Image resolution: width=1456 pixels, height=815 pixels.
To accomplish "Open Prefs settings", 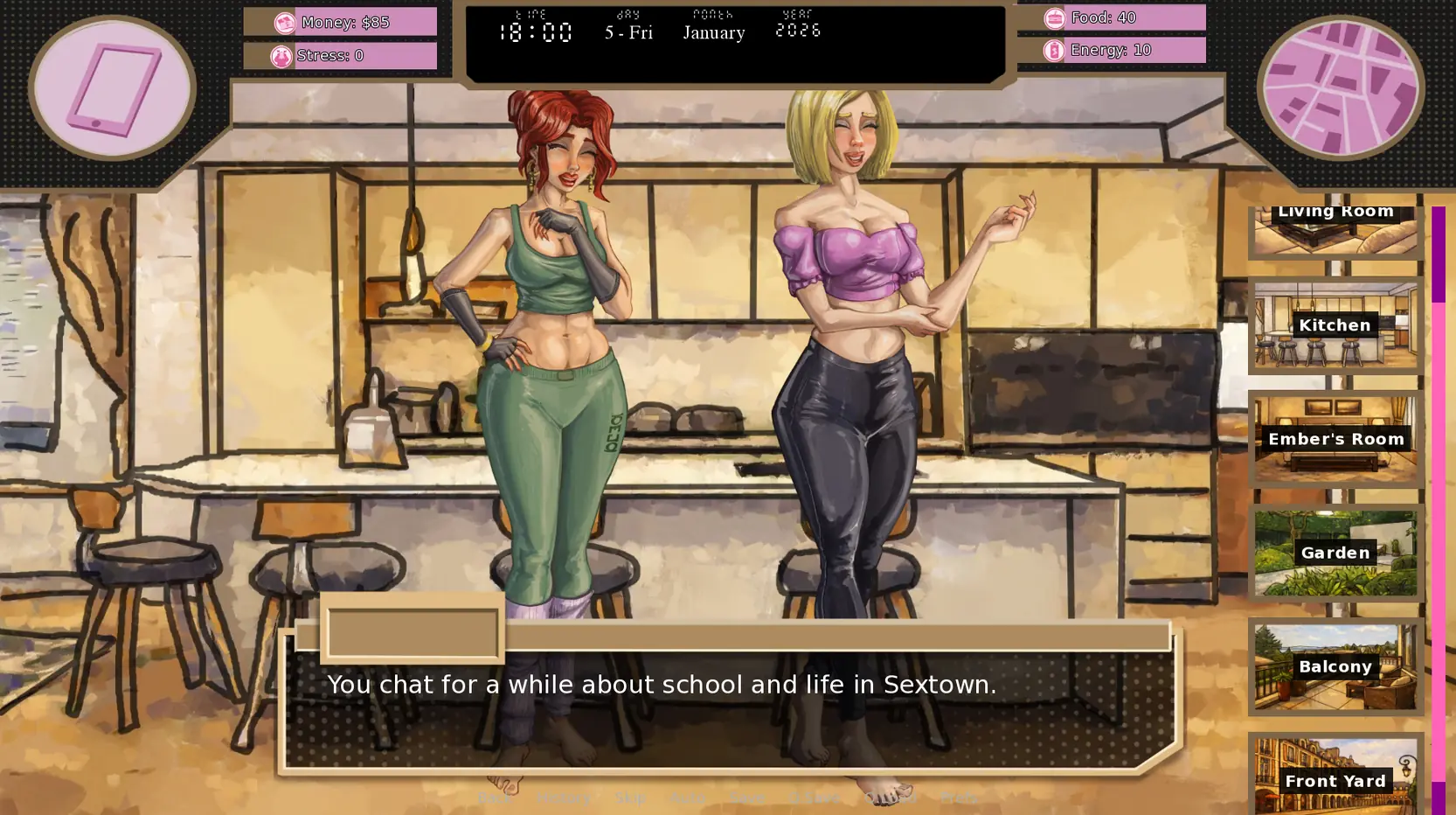I will [959, 798].
